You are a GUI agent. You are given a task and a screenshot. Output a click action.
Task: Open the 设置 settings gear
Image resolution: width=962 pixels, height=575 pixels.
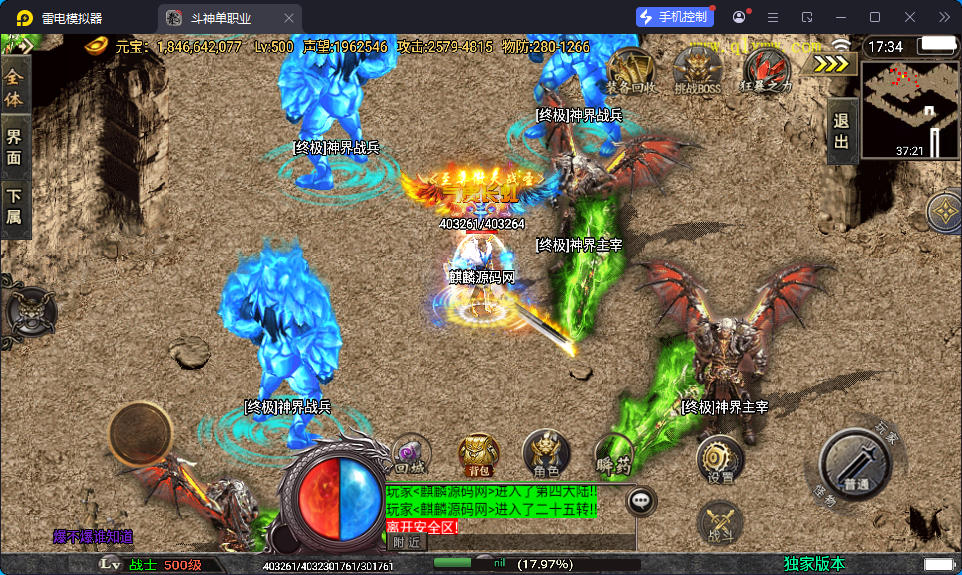(720, 461)
